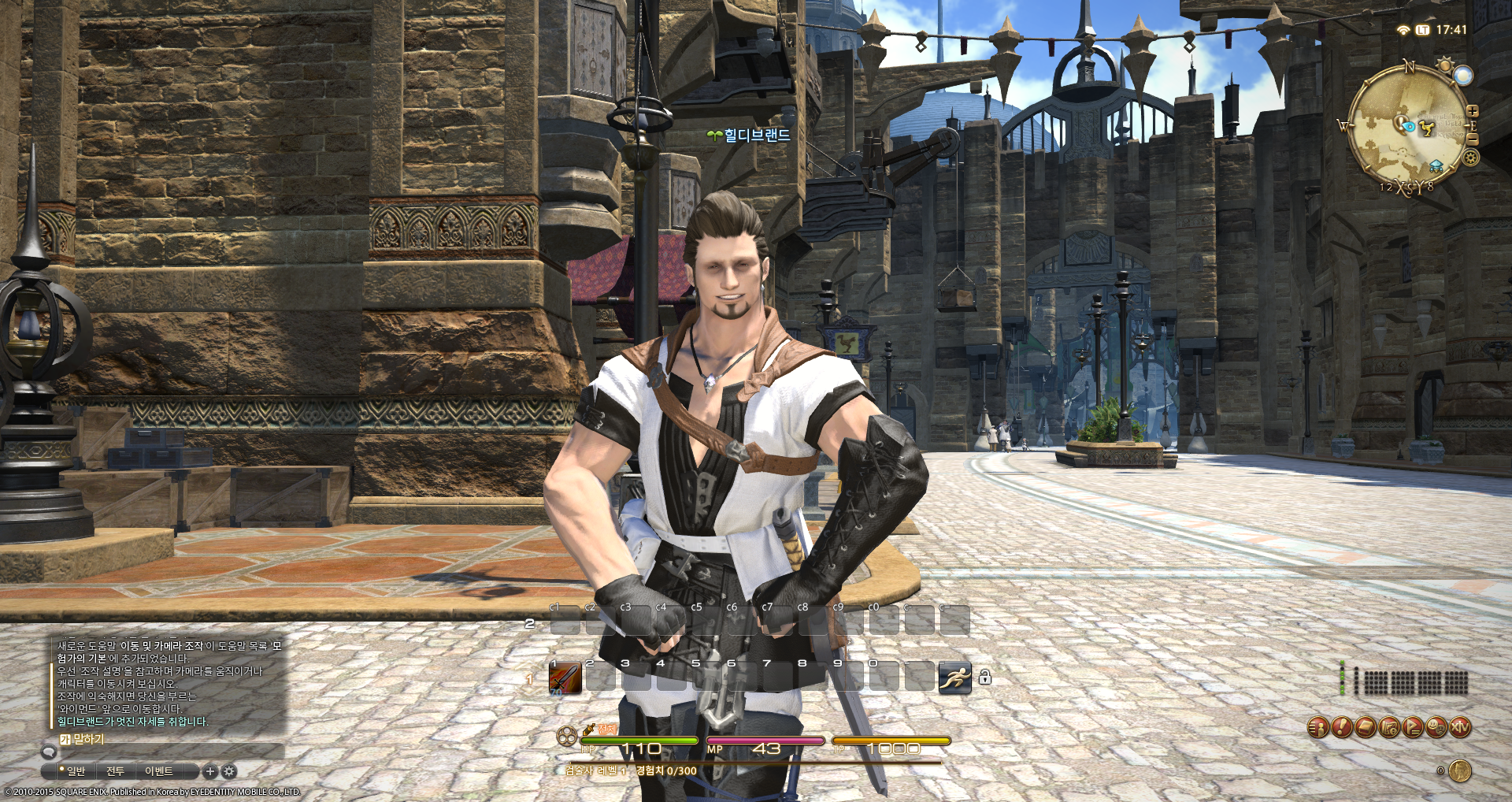Switch to the 전투 chat tab

click(116, 771)
